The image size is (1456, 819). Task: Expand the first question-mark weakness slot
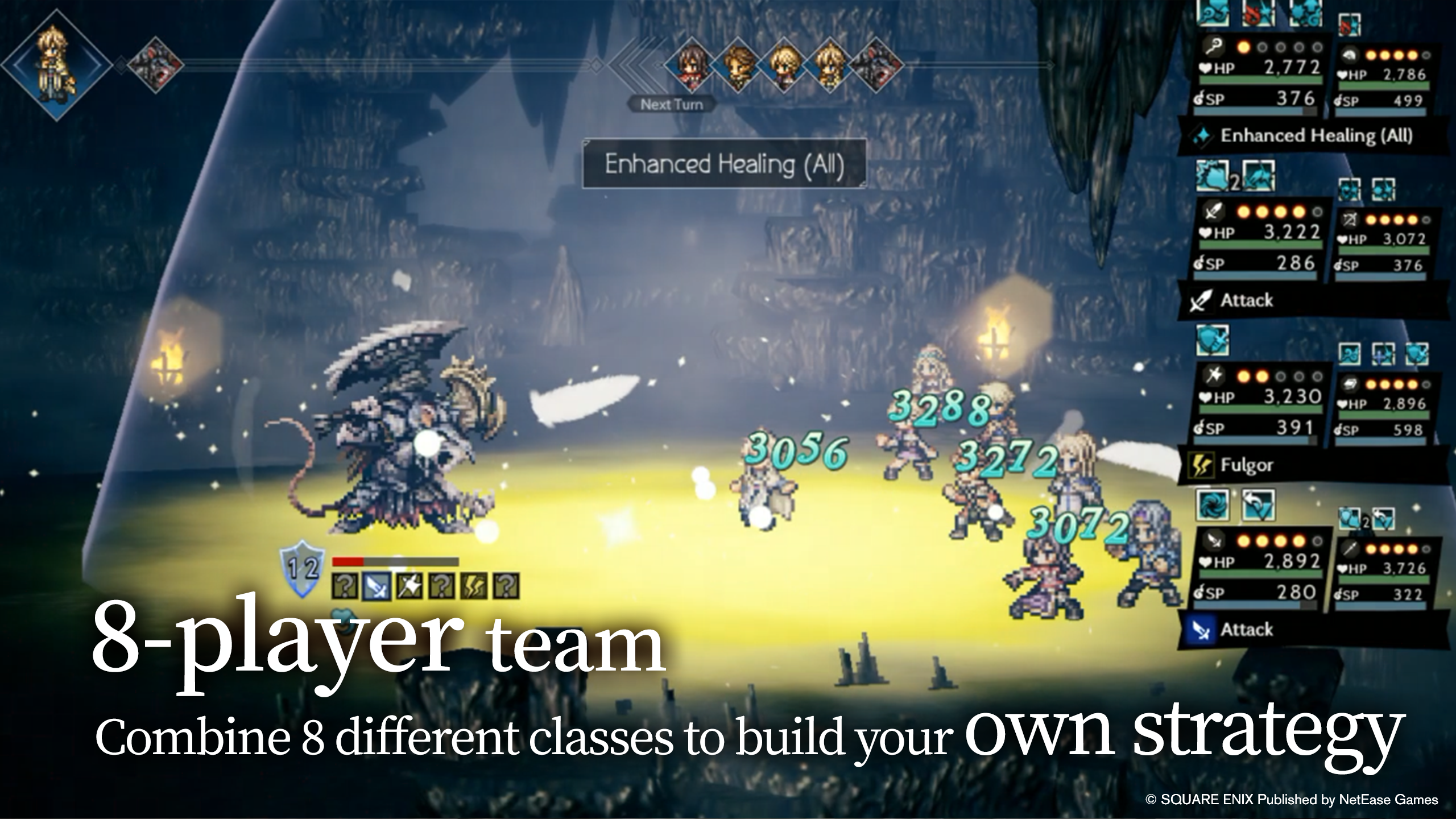tap(345, 588)
